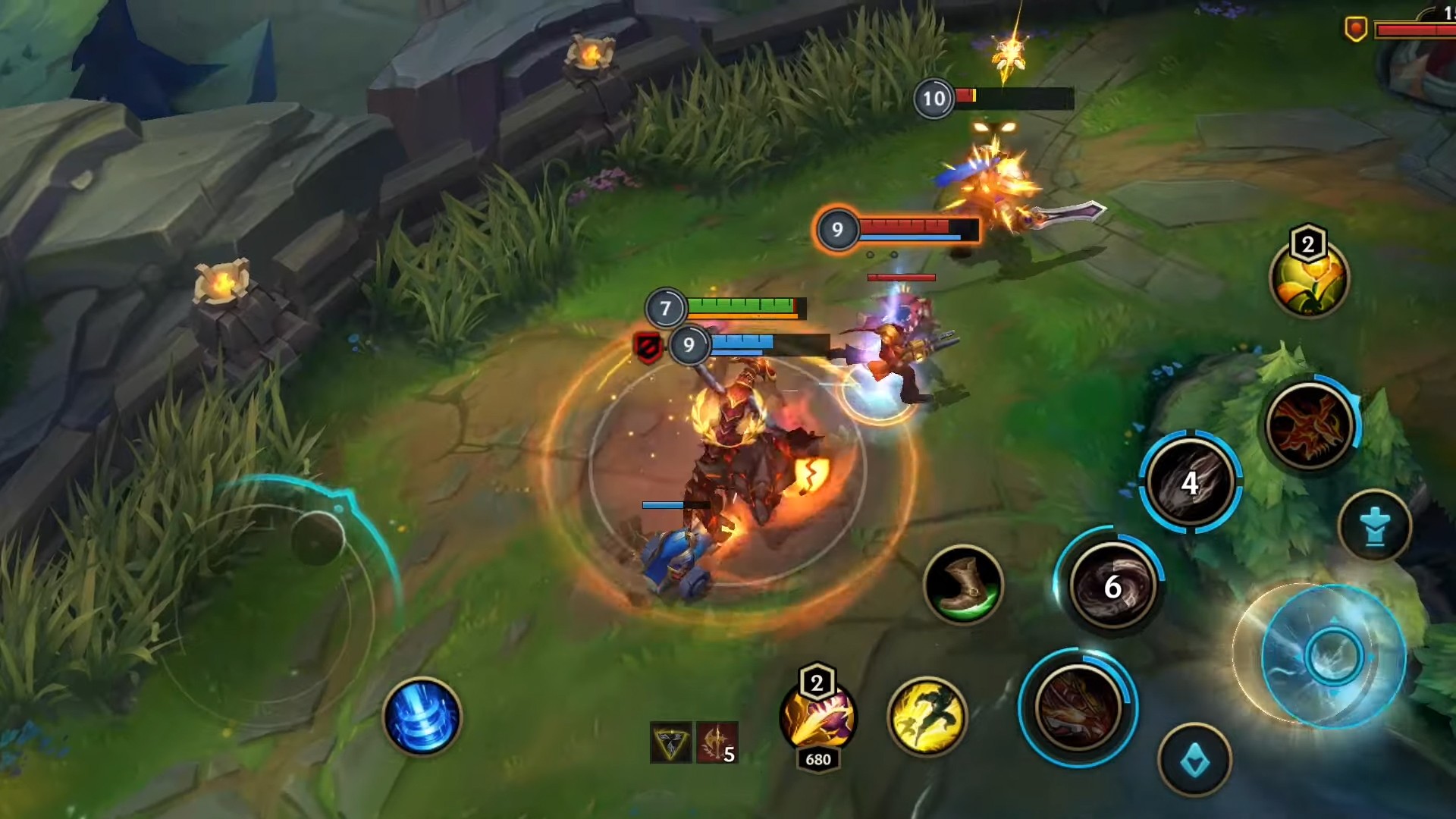Select the claw ability showing cooldown 4

pyautogui.click(x=1190, y=482)
